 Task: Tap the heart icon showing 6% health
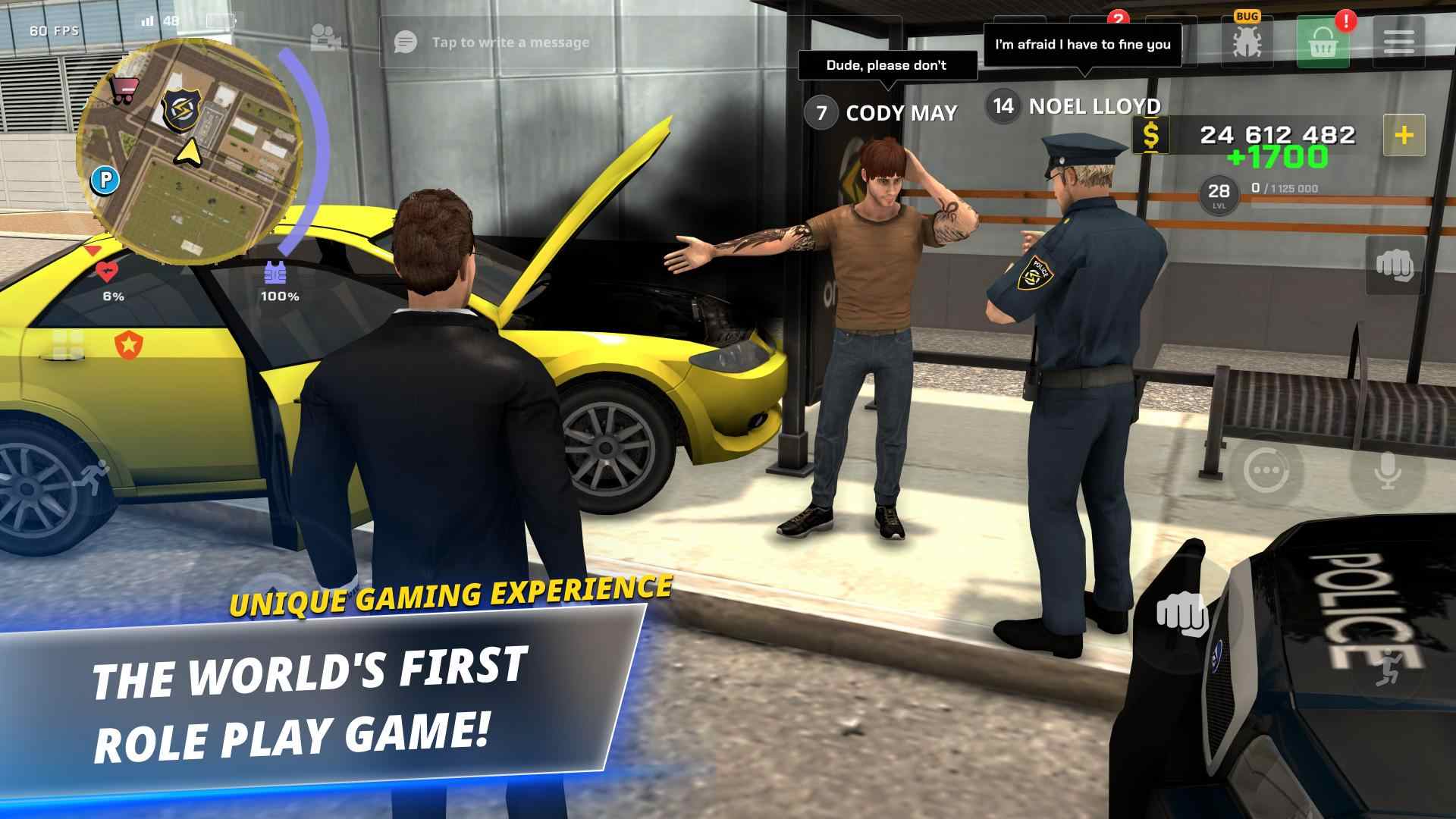click(x=108, y=271)
